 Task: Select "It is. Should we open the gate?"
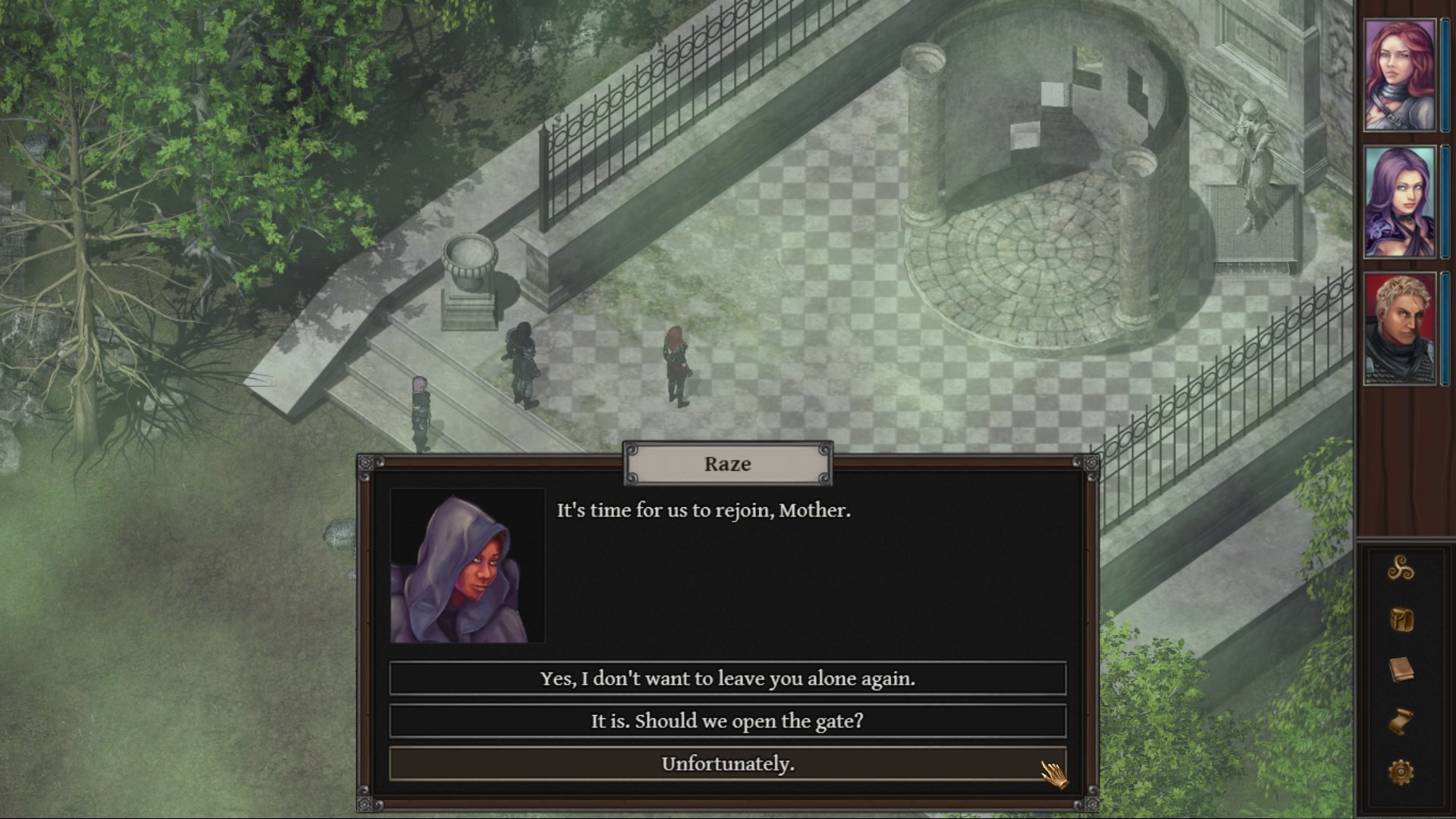727,720
